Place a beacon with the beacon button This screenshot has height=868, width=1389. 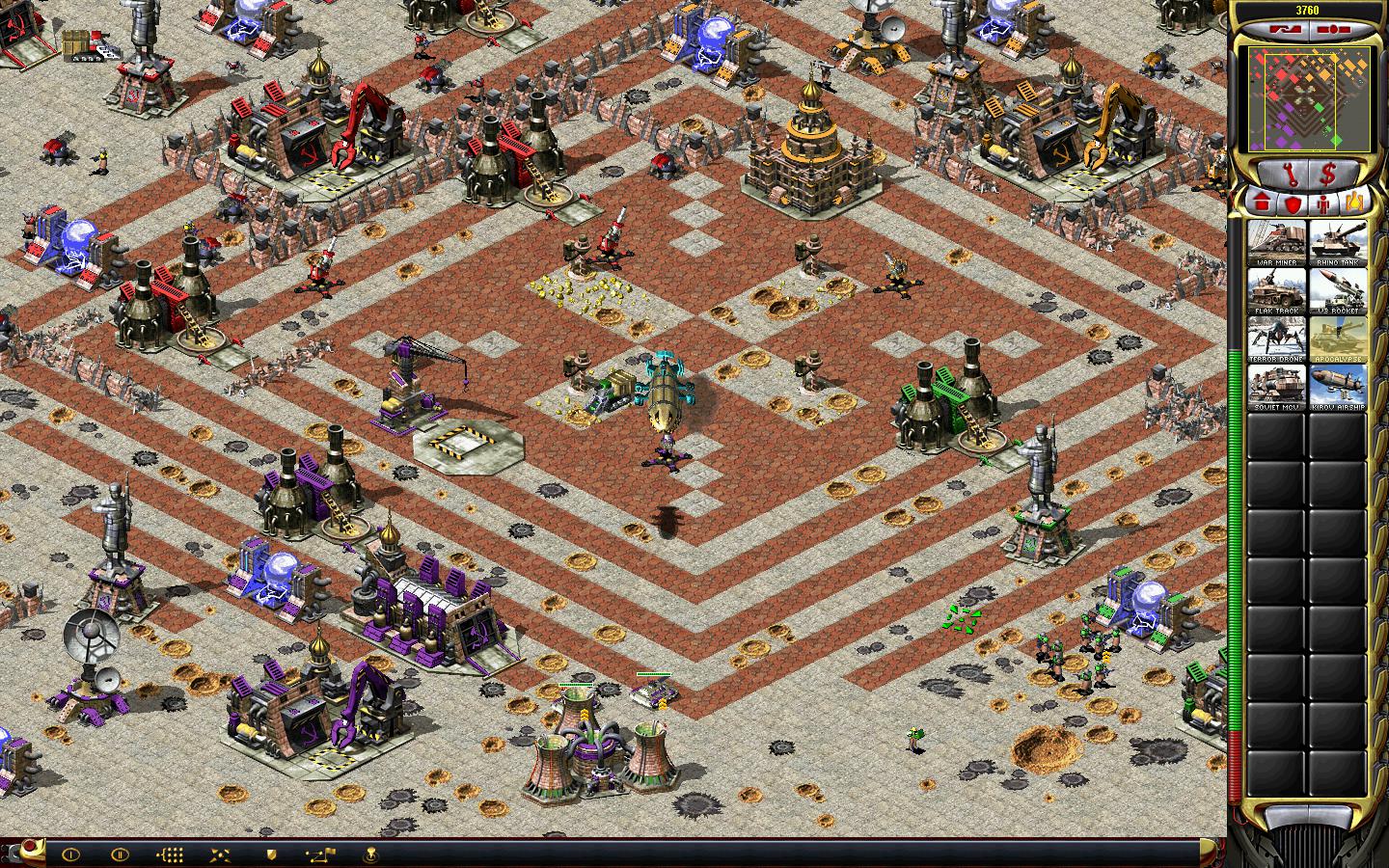point(369,854)
